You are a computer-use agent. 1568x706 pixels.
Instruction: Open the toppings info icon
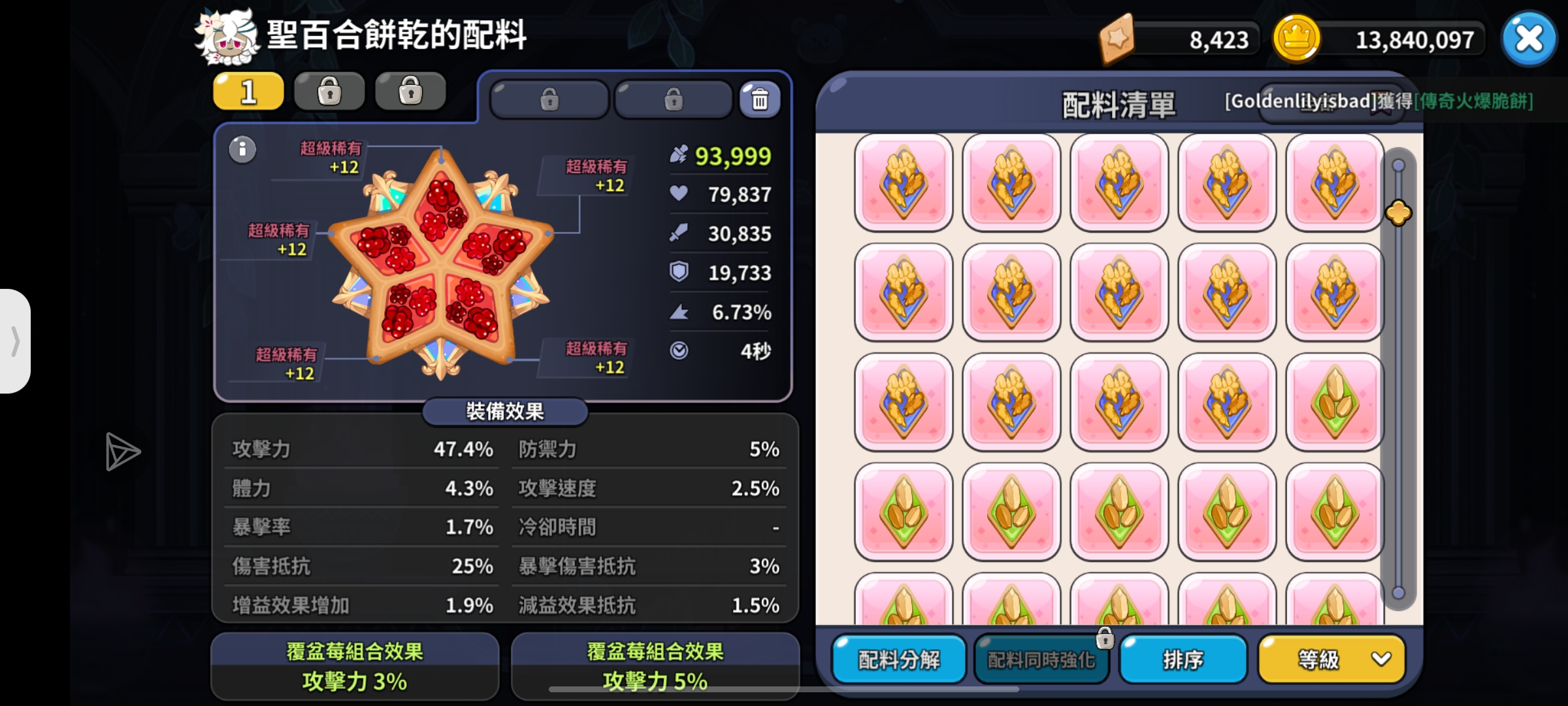[242, 150]
